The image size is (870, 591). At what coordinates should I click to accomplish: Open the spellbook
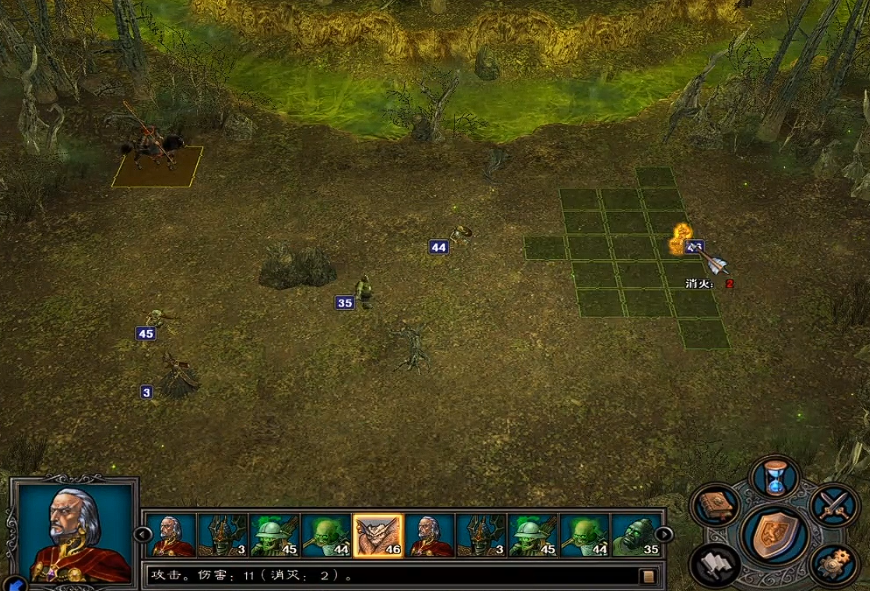pyautogui.click(x=715, y=505)
